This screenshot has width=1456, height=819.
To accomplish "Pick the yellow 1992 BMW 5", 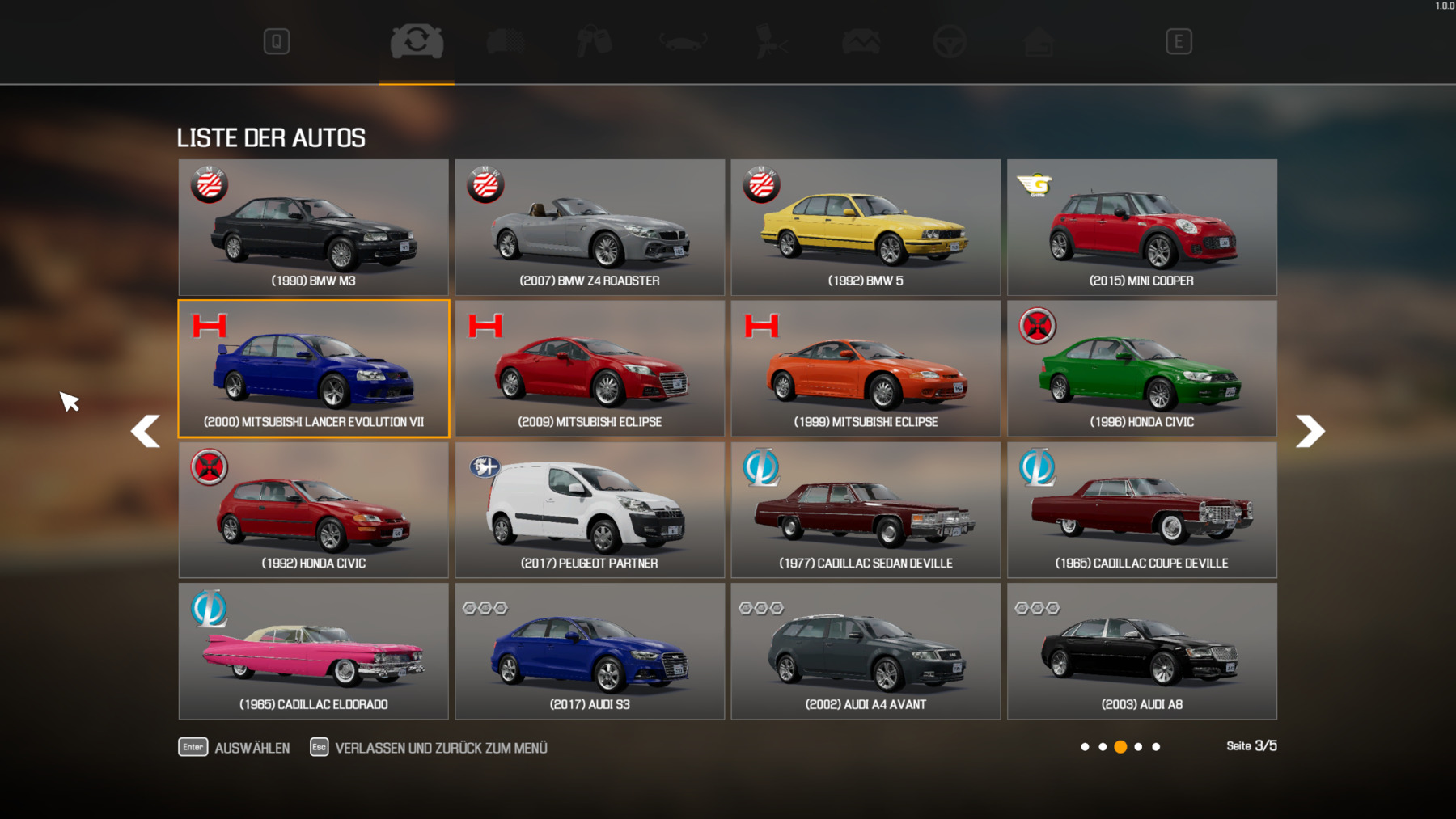I will point(866,227).
